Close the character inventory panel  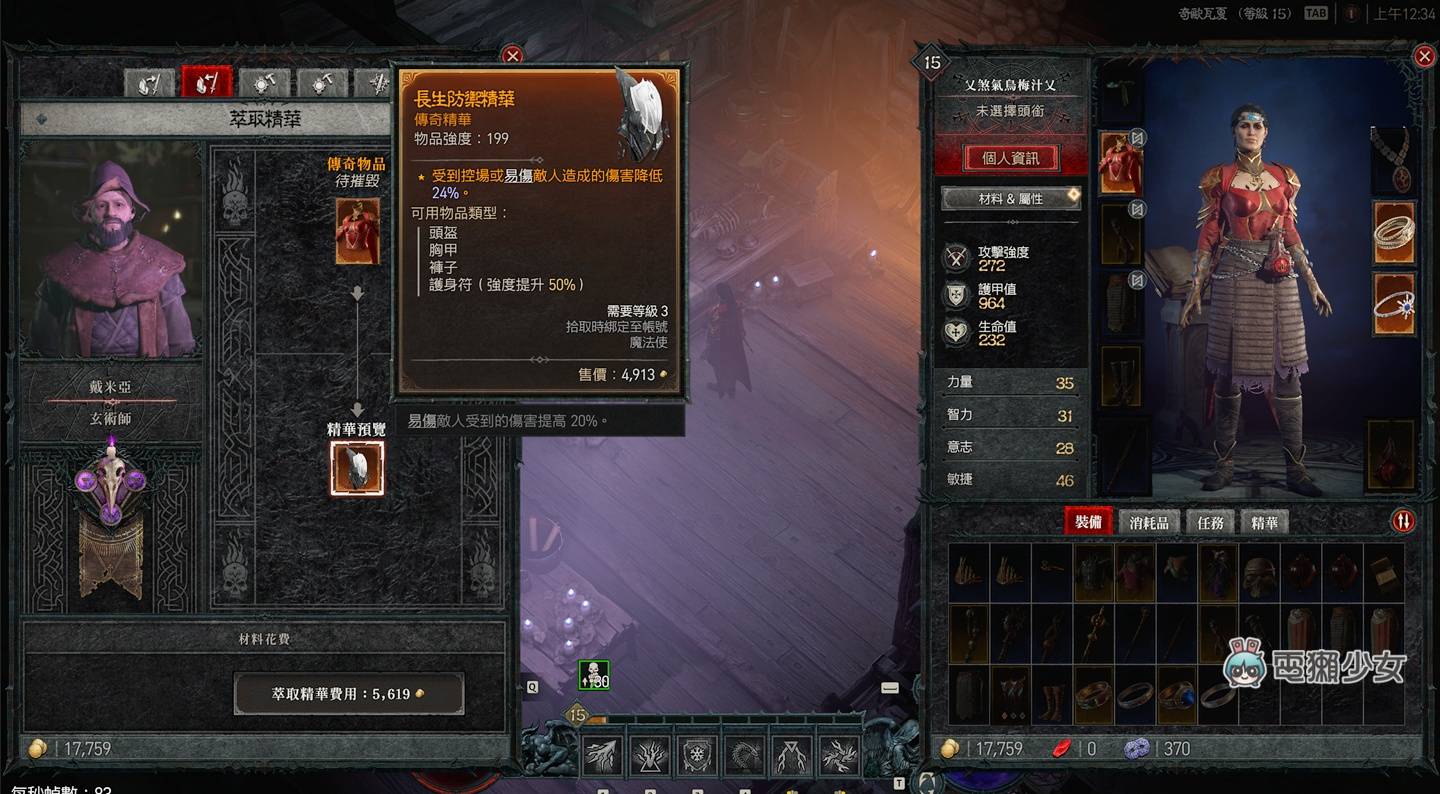tap(1425, 57)
